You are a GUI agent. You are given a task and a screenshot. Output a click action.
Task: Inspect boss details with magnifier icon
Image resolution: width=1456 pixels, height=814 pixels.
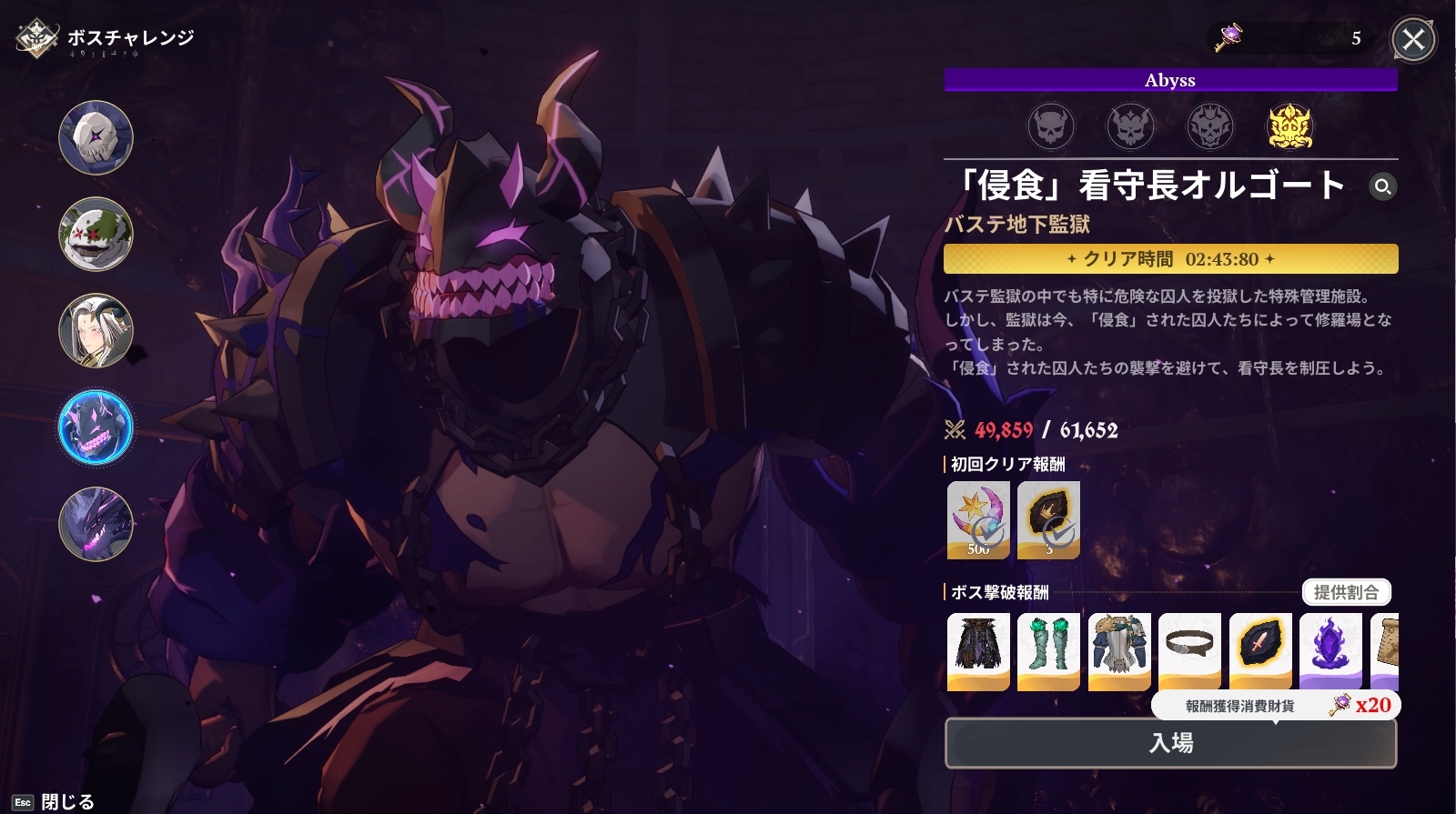(x=1382, y=186)
